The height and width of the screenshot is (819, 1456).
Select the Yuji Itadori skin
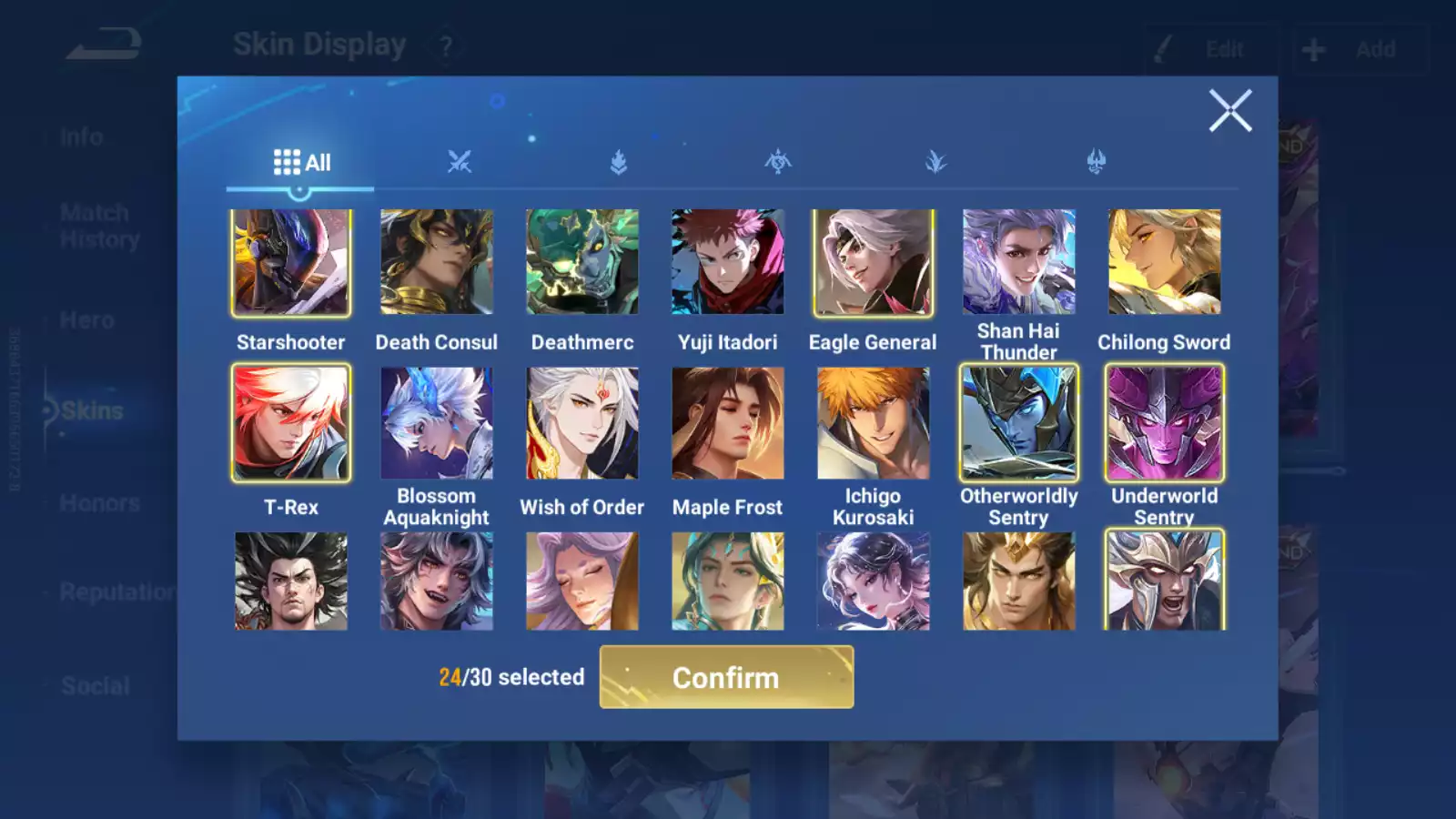(727, 261)
